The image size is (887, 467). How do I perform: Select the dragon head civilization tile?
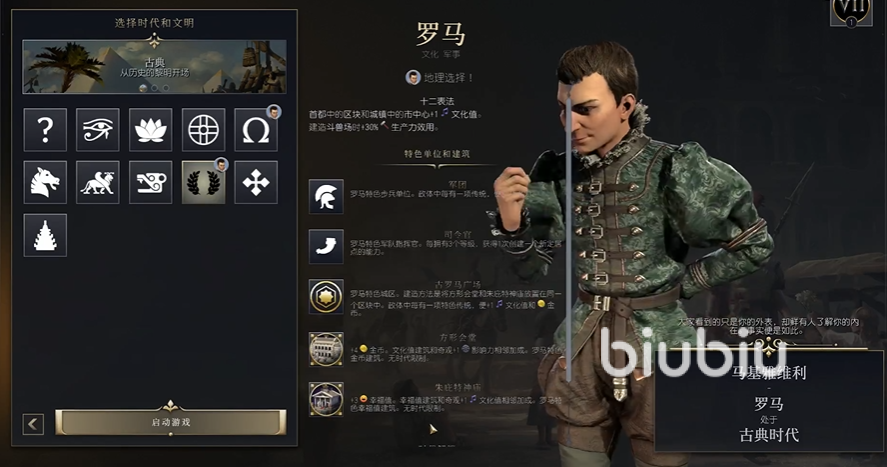[45, 182]
